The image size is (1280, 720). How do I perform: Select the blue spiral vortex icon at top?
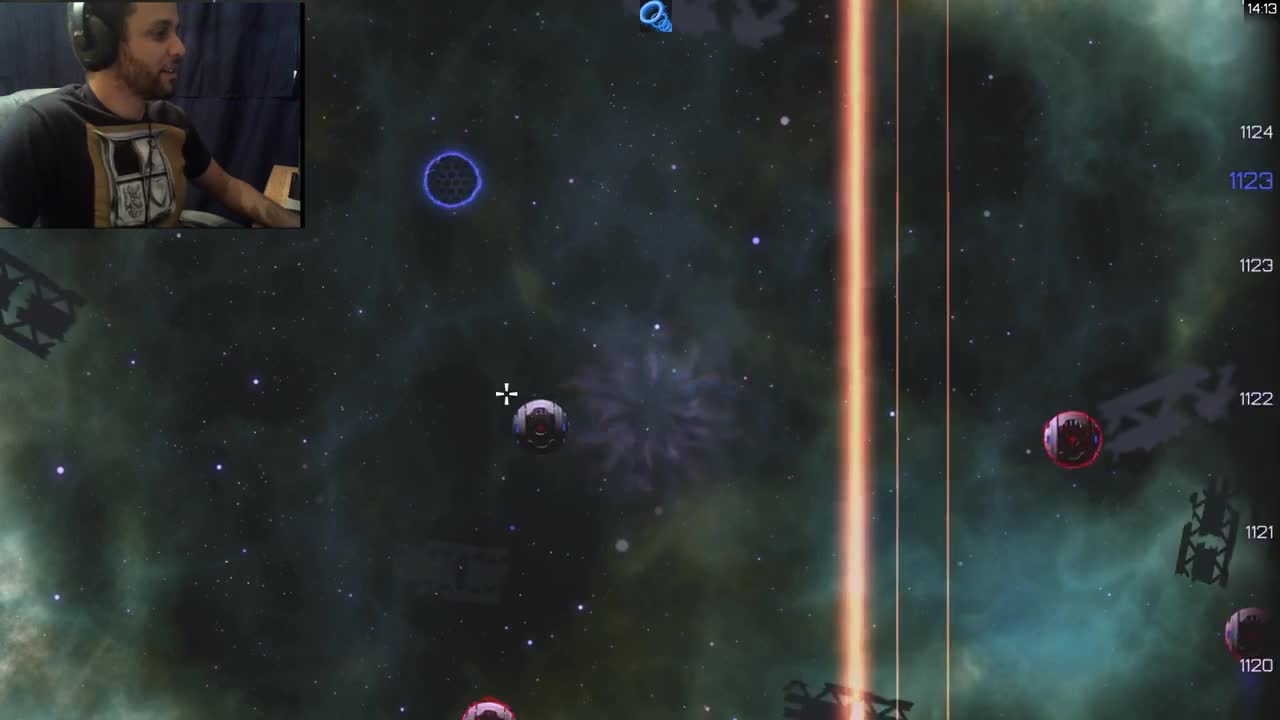655,15
